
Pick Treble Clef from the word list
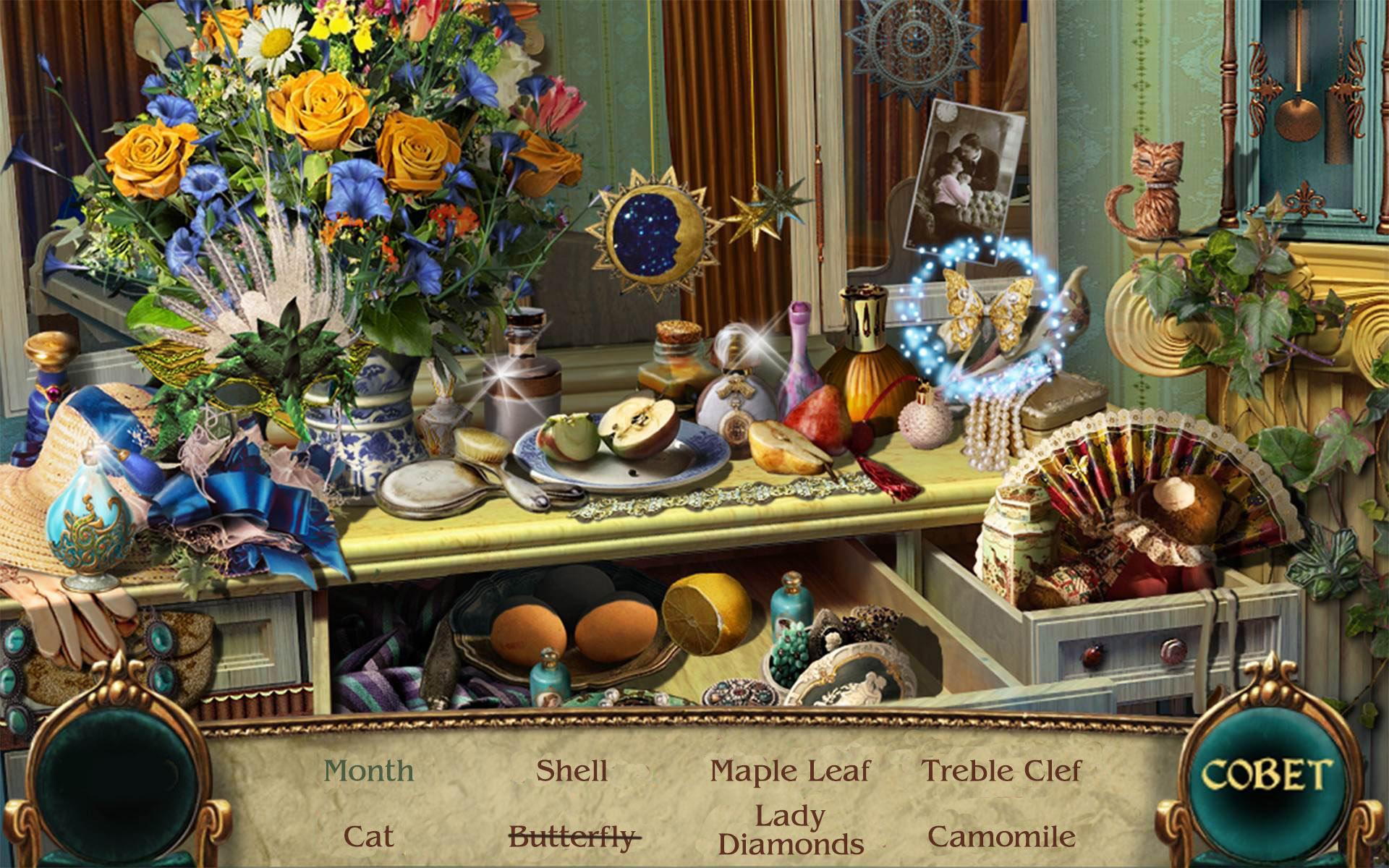pyautogui.click(x=1001, y=771)
